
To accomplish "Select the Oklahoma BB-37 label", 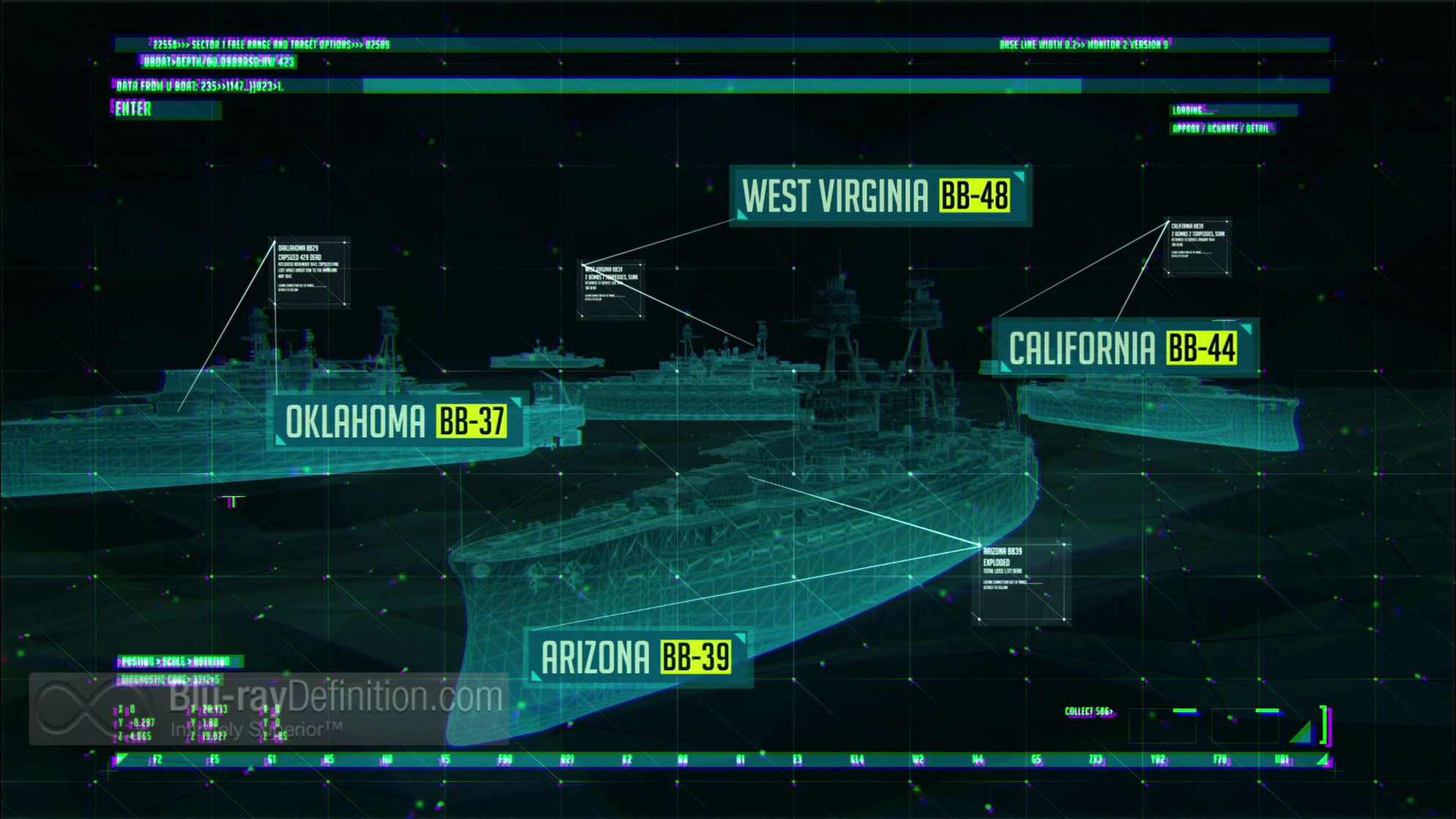I will pos(397,422).
